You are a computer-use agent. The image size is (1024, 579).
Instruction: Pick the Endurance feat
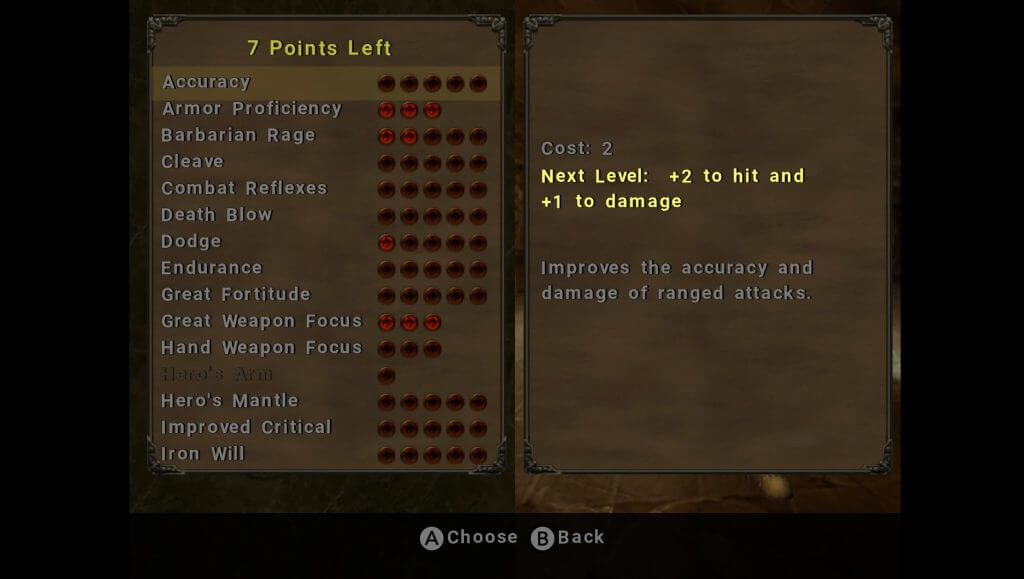click(212, 268)
